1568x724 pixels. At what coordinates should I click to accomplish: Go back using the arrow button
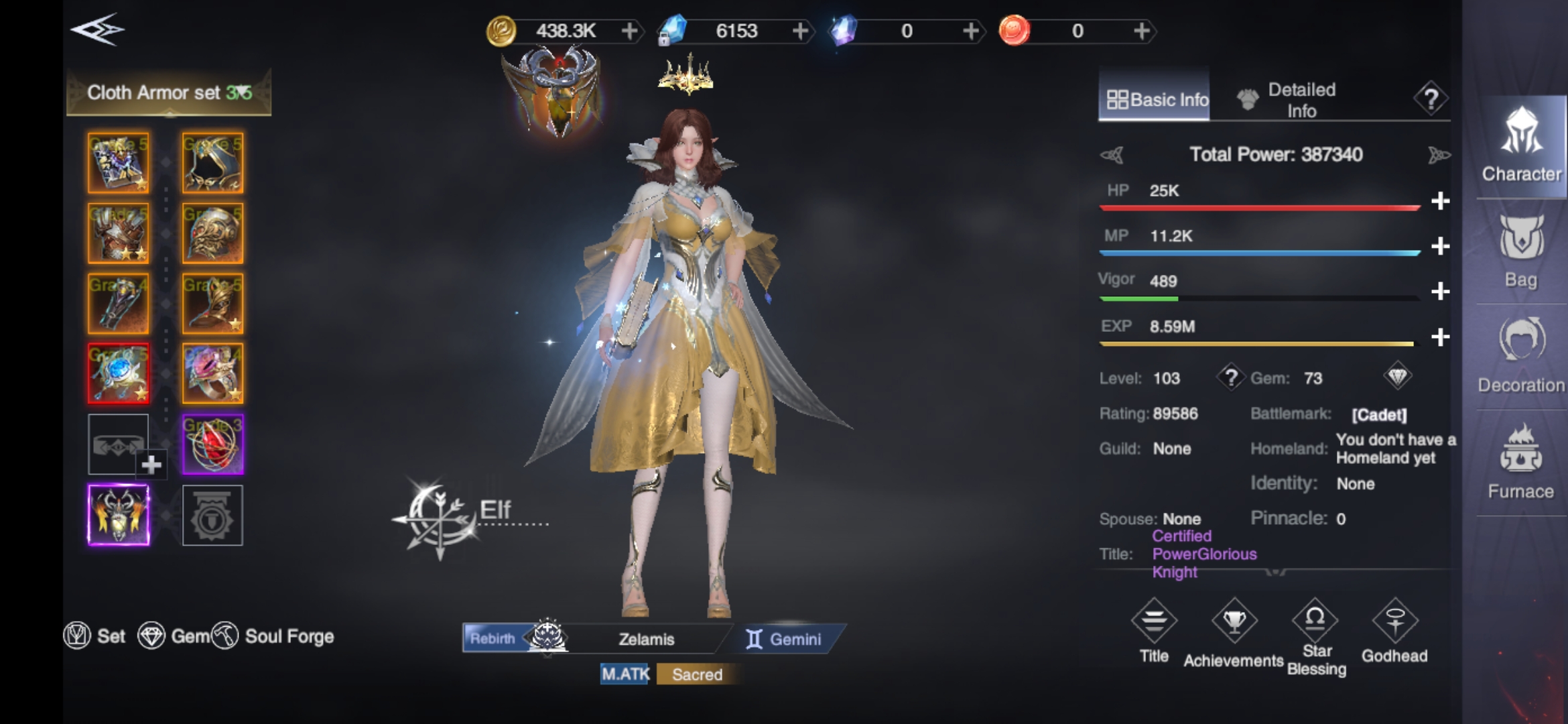click(x=98, y=30)
